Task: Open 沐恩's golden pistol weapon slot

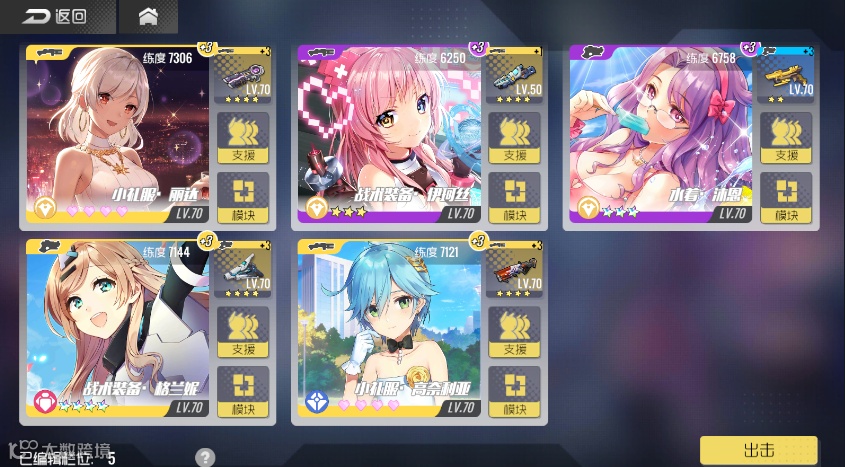Action: click(786, 77)
